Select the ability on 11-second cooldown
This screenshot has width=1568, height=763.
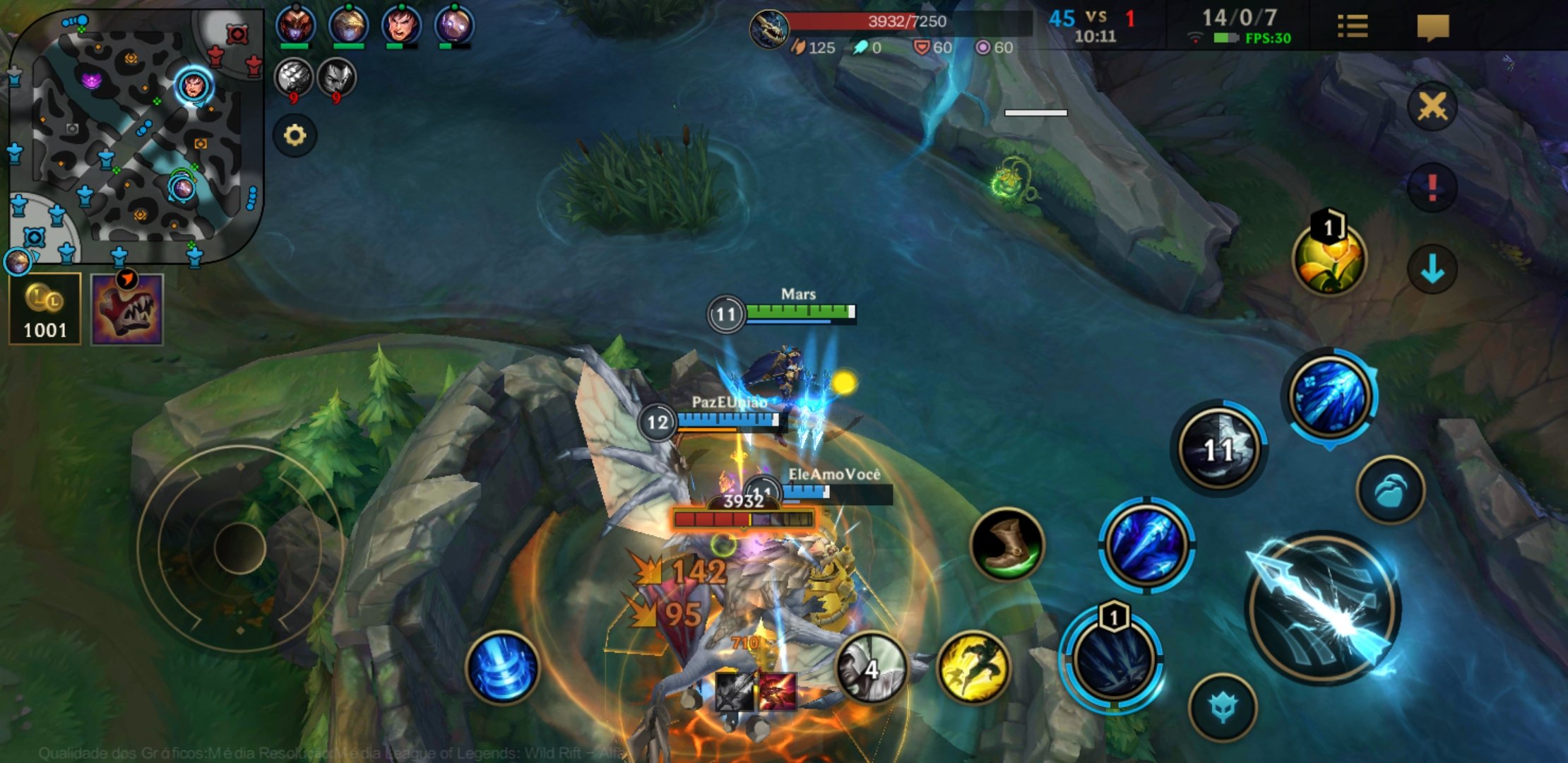coord(1218,449)
